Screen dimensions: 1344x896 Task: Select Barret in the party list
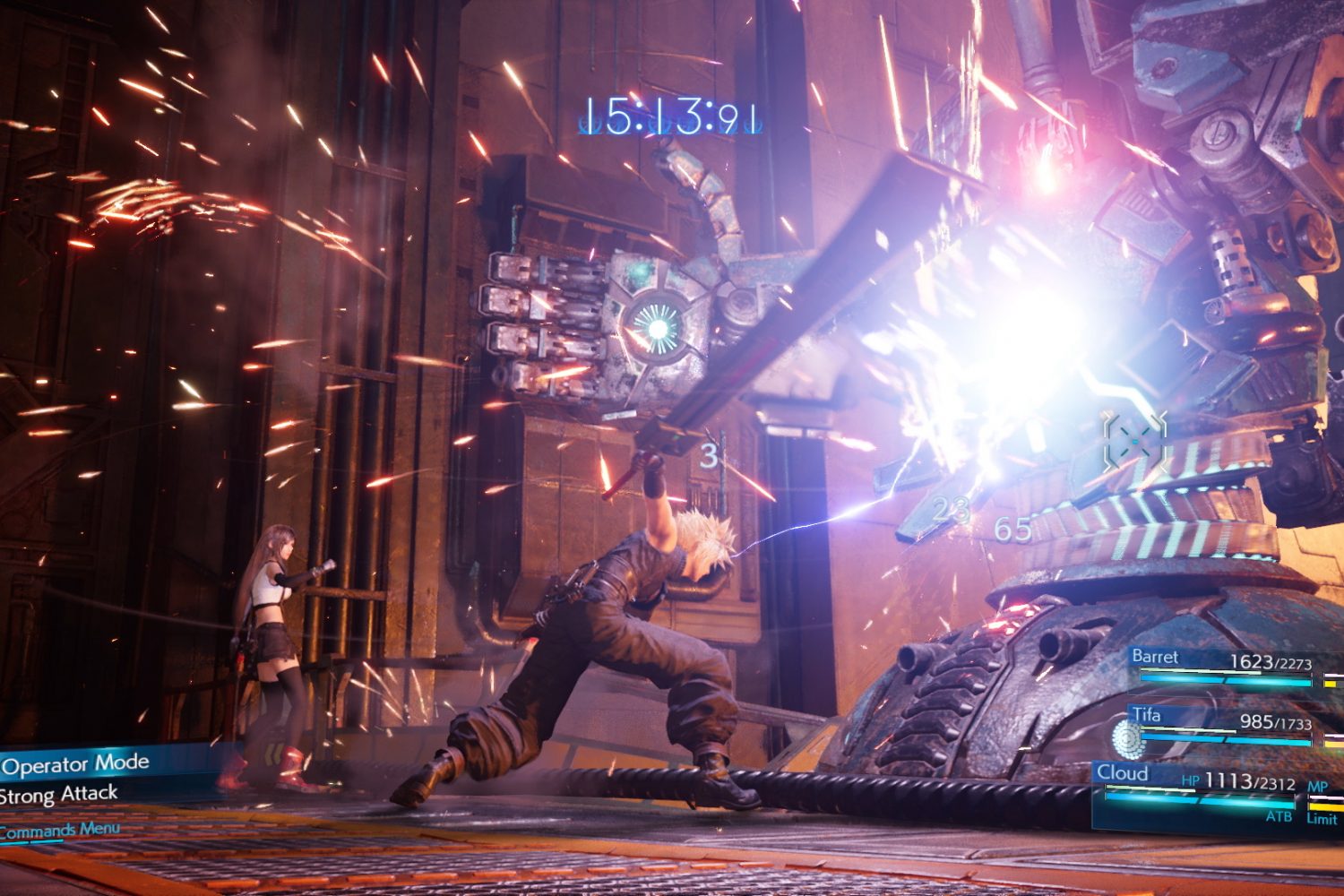point(1156,658)
